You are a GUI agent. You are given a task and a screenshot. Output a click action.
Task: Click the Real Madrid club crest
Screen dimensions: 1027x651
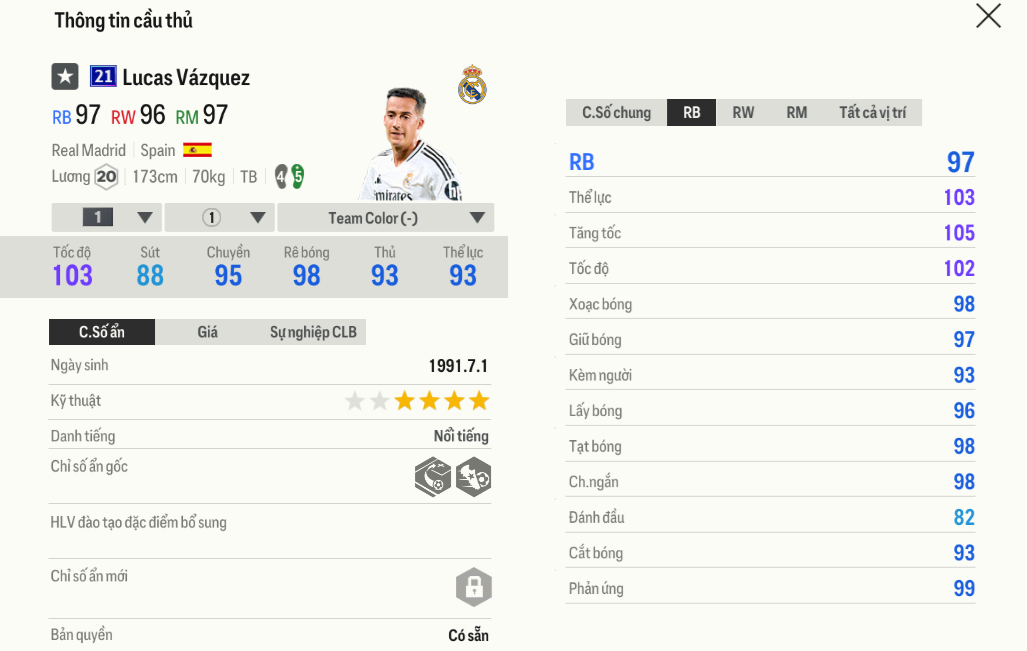click(x=472, y=86)
